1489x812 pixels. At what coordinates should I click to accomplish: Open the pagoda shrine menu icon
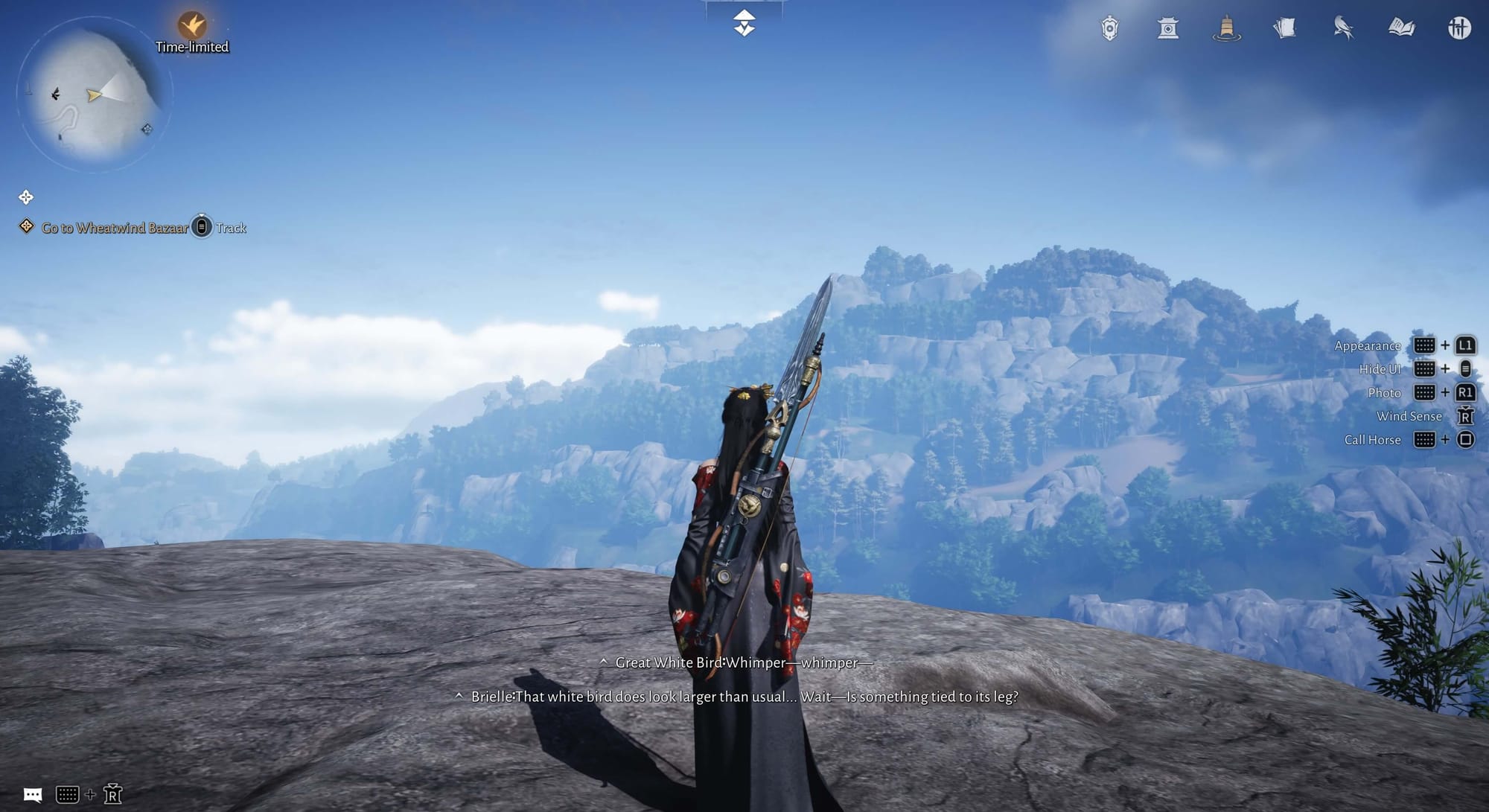point(1167,29)
